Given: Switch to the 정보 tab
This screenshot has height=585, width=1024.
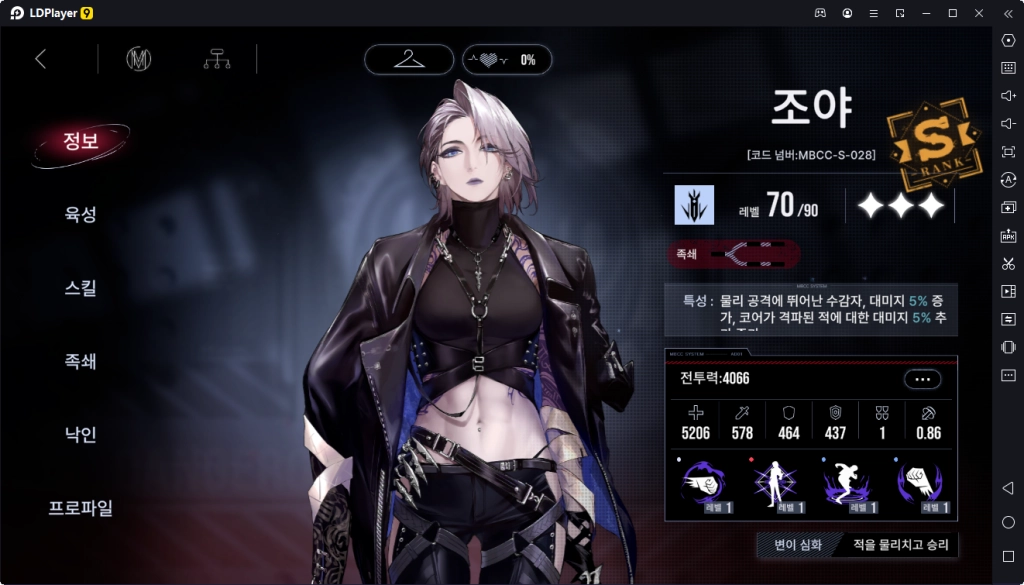Looking at the screenshot, I should point(80,141).
